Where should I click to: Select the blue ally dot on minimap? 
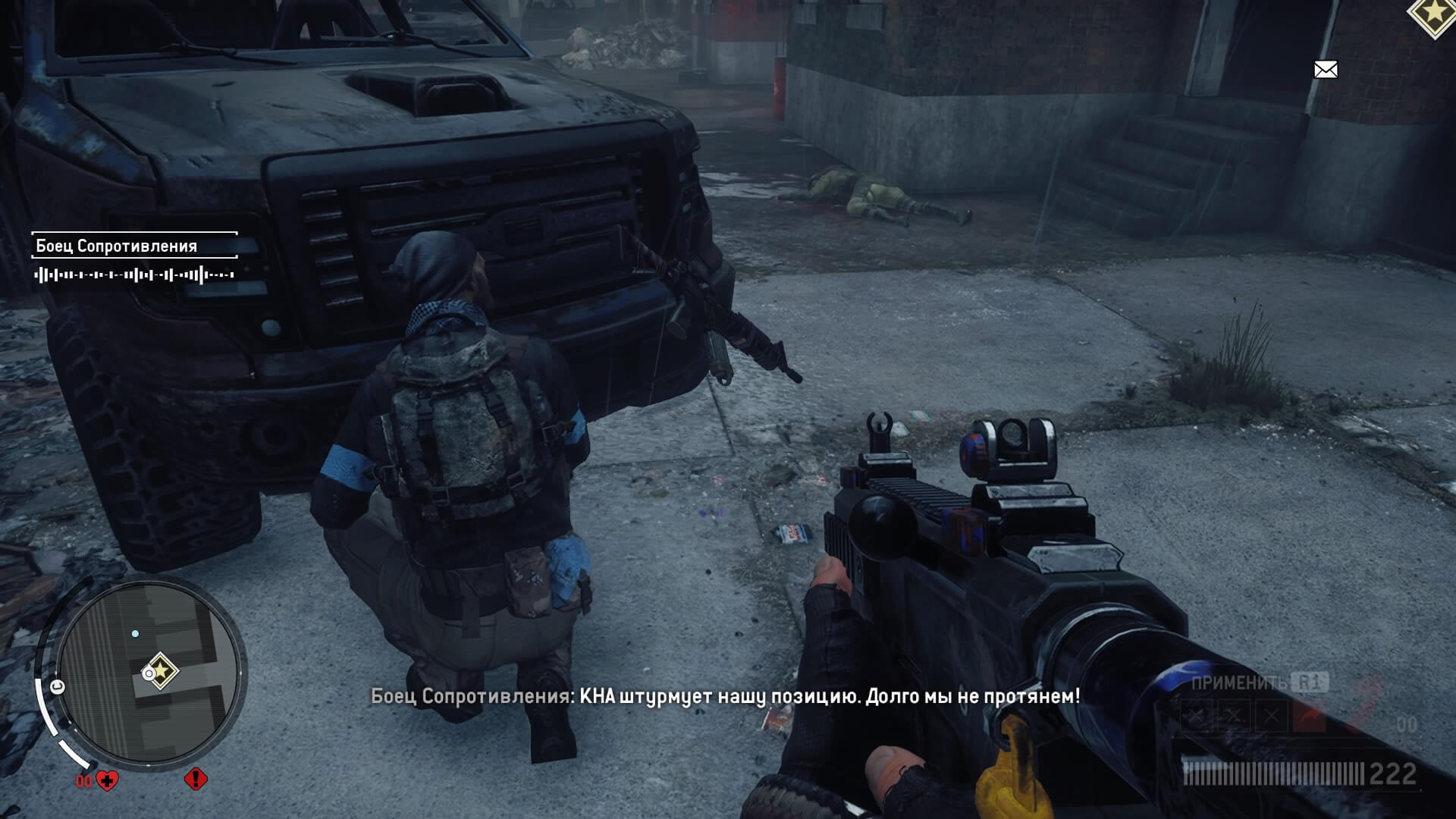[x=135, y=633]
